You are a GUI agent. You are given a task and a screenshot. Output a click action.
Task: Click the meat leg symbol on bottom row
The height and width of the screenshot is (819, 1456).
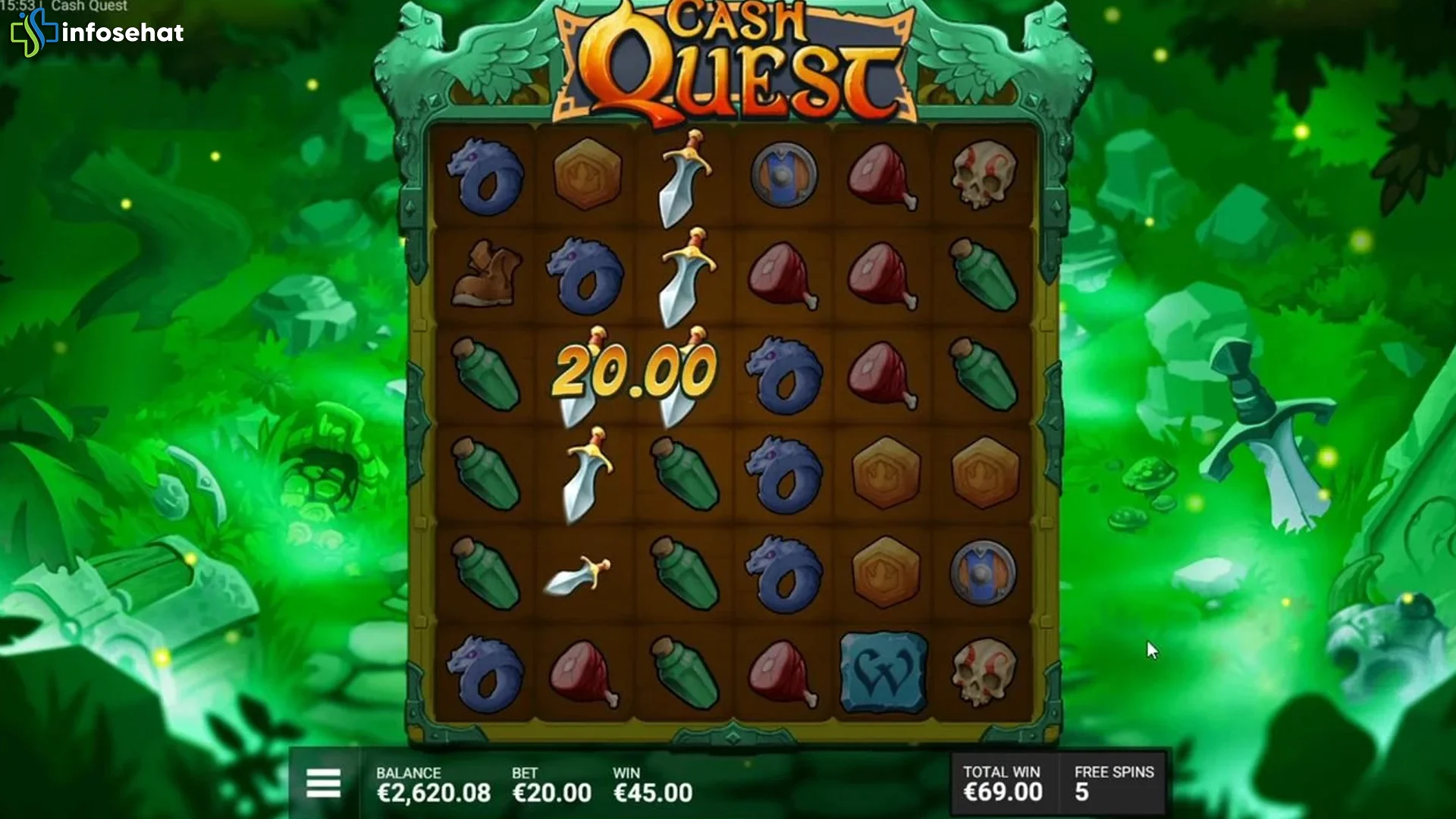pos(584,673)
